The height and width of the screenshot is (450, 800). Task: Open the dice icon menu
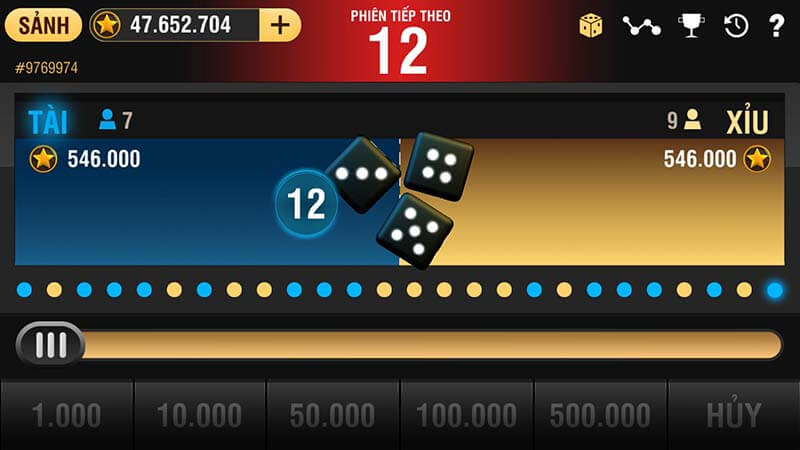[591, 26]
